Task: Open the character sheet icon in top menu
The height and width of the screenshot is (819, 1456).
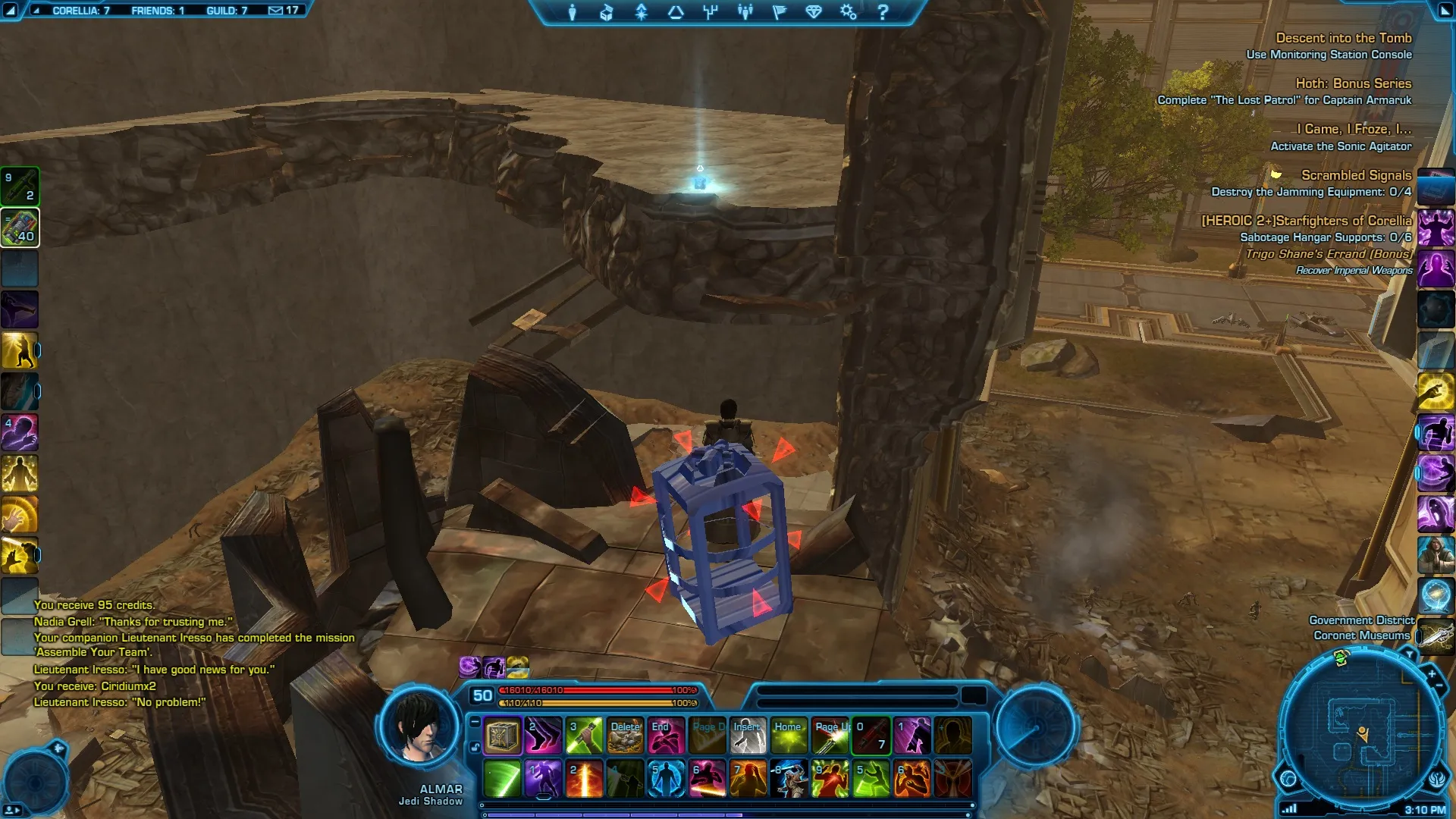Action: pyautogui.click(x=573, y=12)
